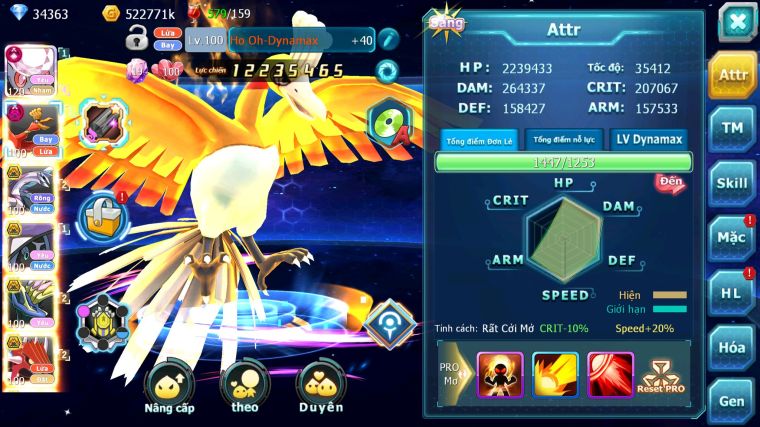Switch to the Hóa tab
The width and height of the screenshot is (760, 427).
733,347
